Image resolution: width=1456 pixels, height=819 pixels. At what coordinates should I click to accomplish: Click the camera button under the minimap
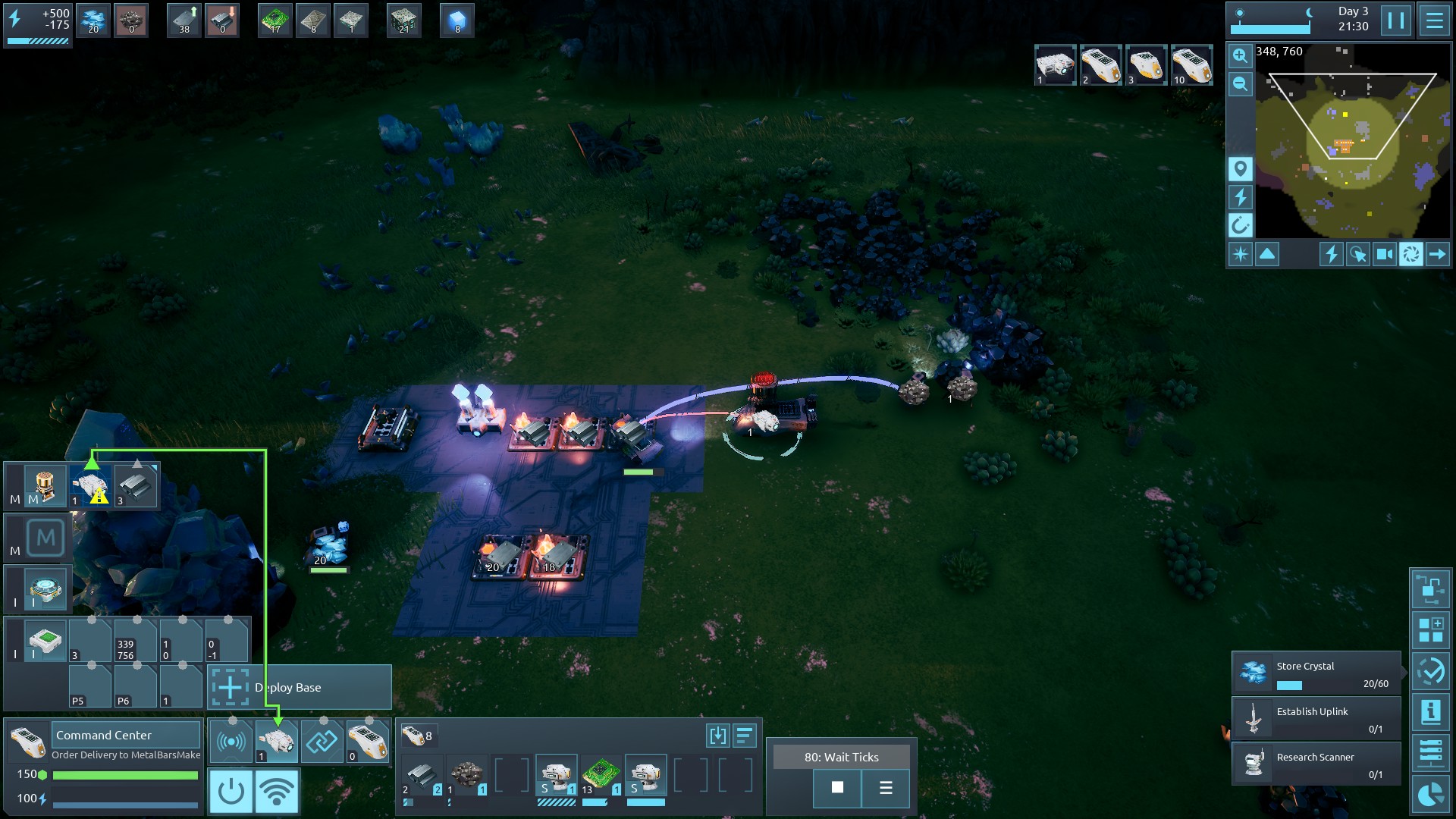tap(1384, 255)
